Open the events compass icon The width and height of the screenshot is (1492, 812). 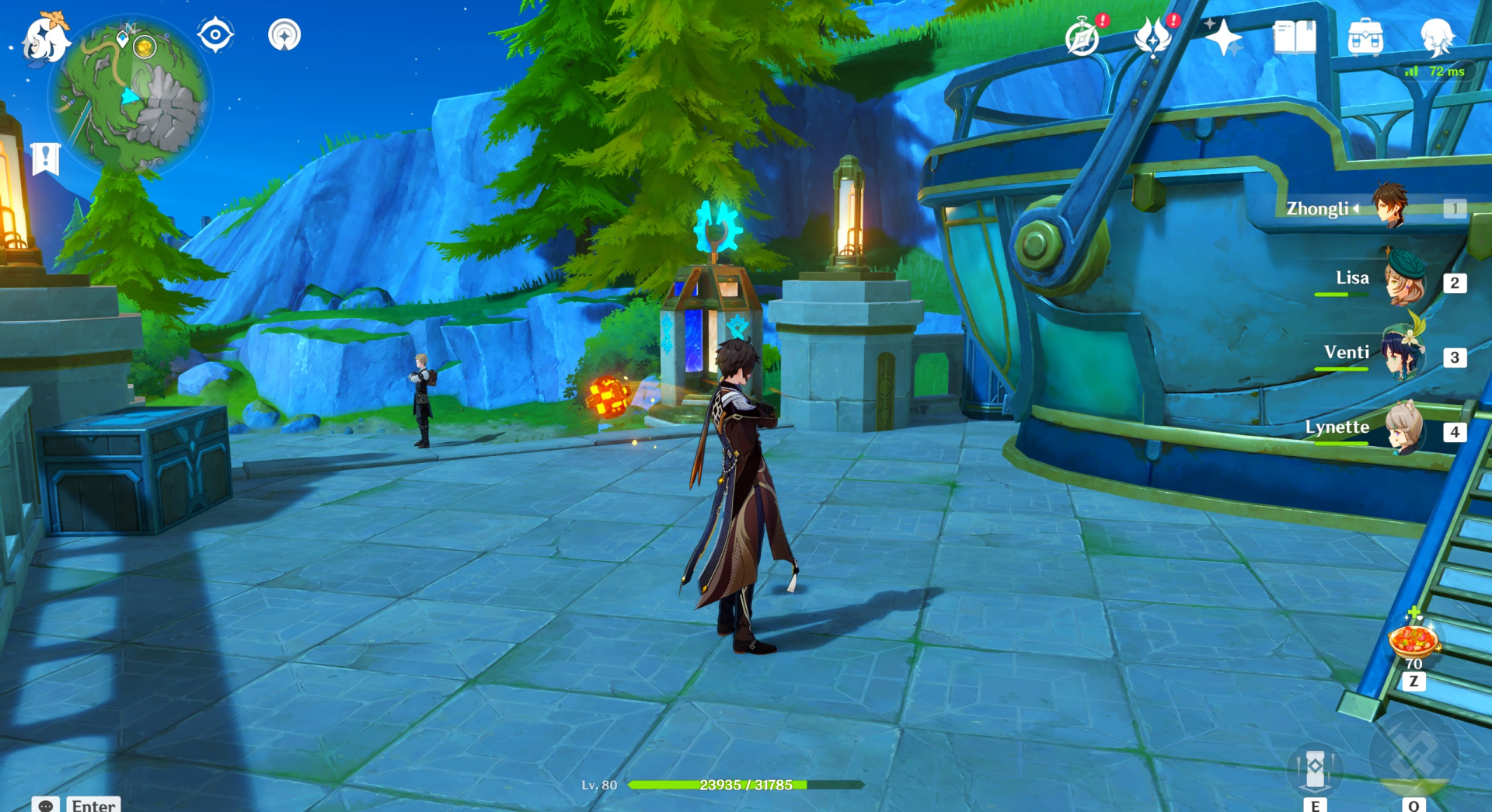pyautogui.click(x=1083, y=37)
